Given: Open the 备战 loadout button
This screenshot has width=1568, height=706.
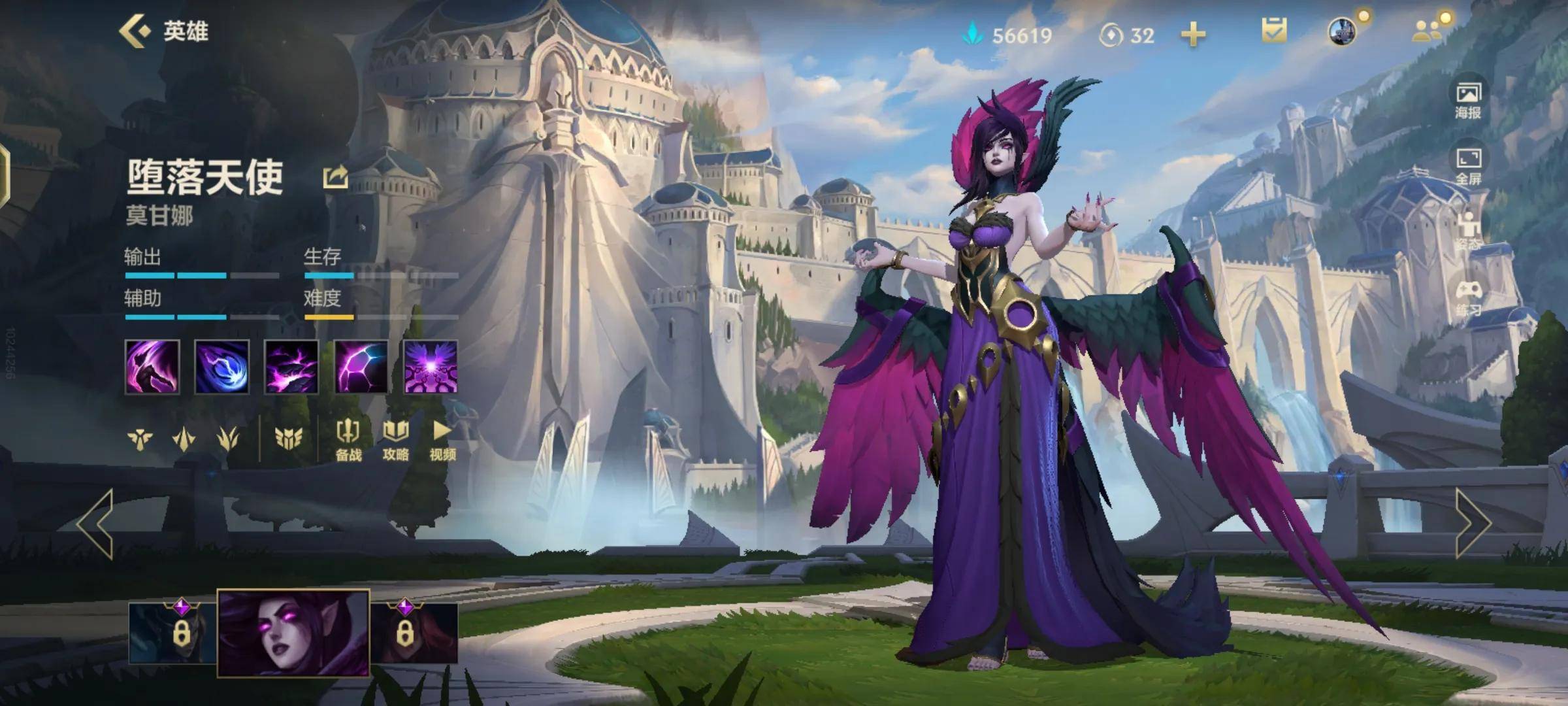Looking at the screenshot, I should point(348,441).
